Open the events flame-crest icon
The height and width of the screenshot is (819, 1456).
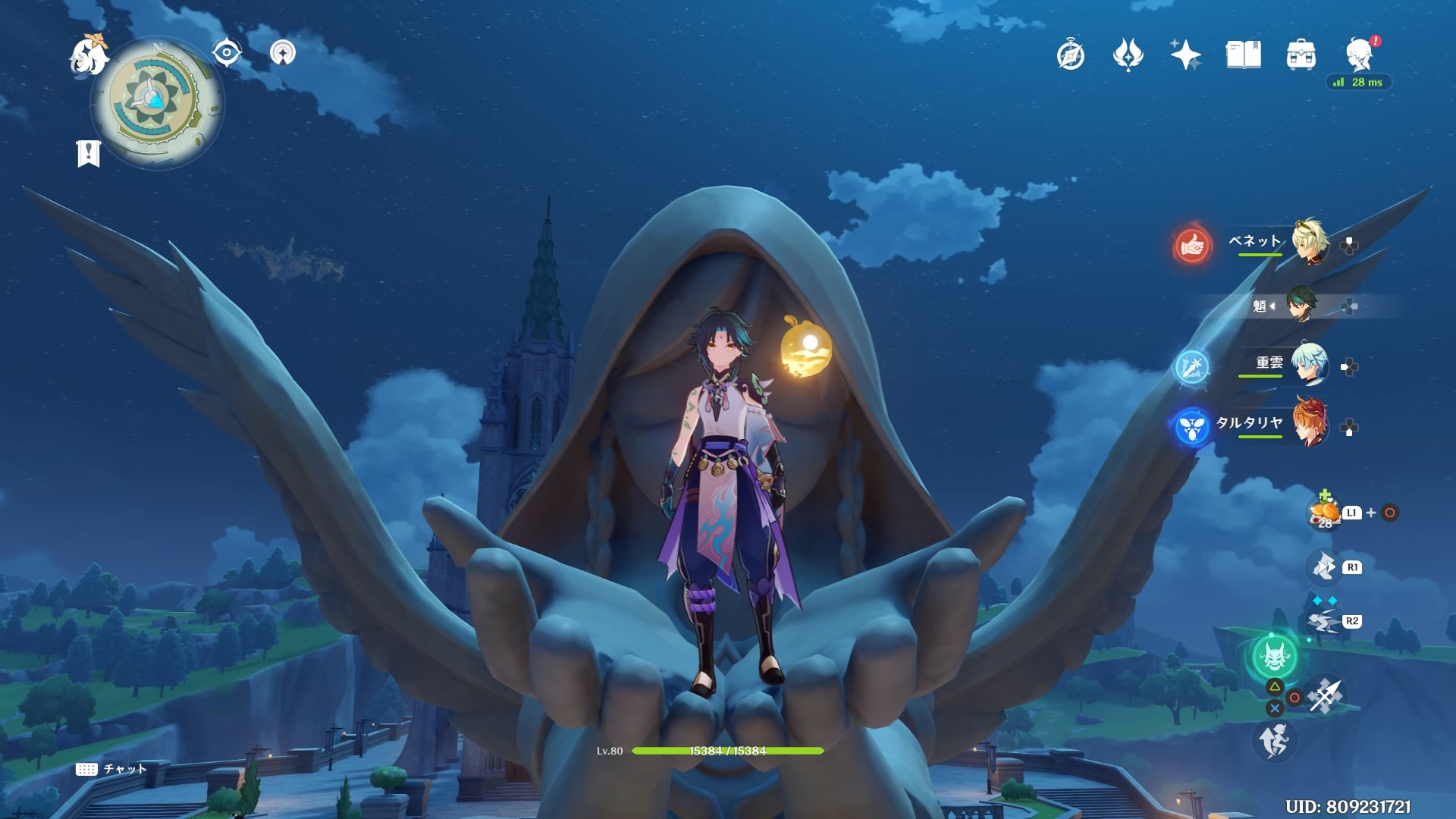(1128, 55)
